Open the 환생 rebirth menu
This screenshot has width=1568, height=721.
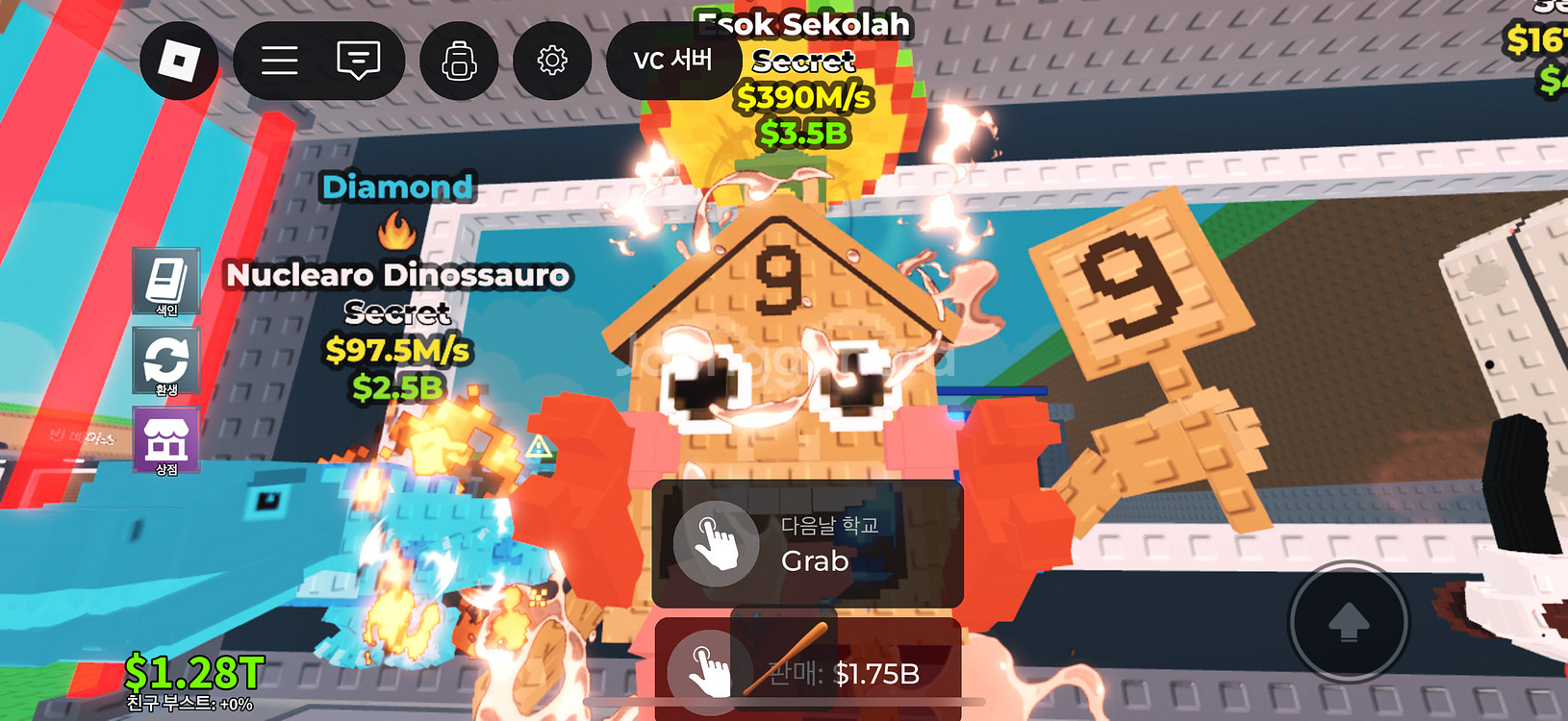(x=166, y=361)
